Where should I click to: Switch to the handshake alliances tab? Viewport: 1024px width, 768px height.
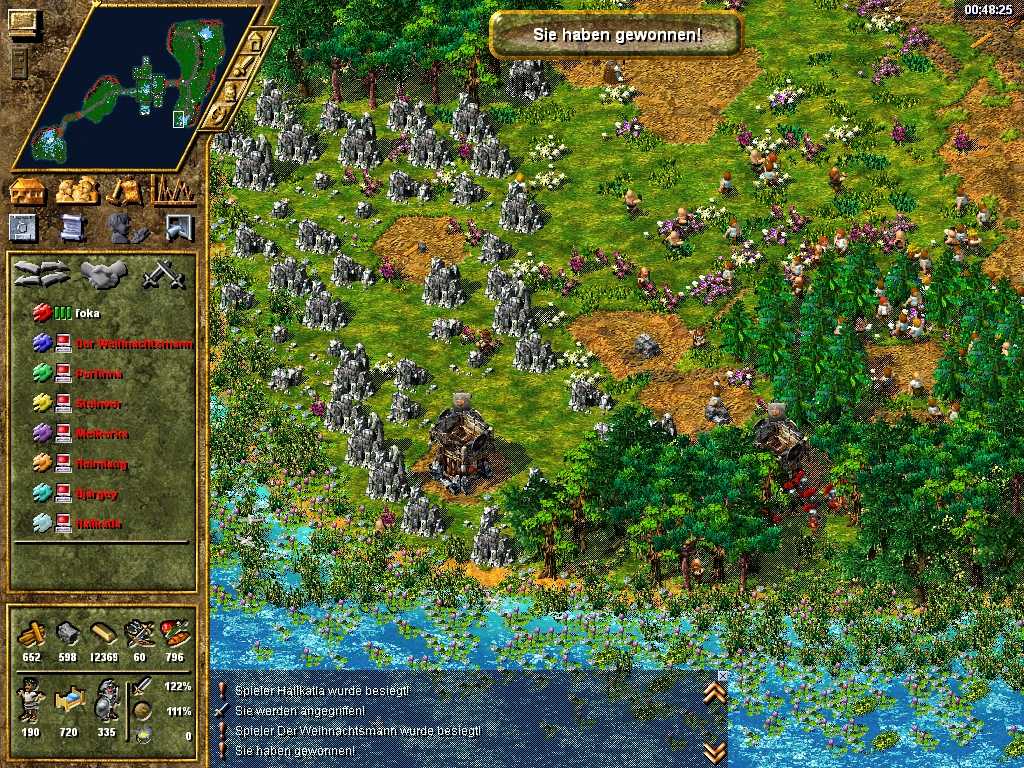pos(101,273)
